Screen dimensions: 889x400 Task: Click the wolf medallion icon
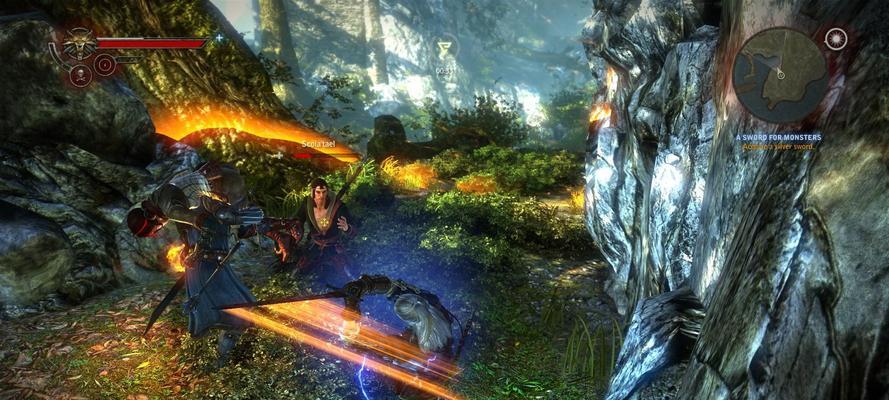point(78,44)
